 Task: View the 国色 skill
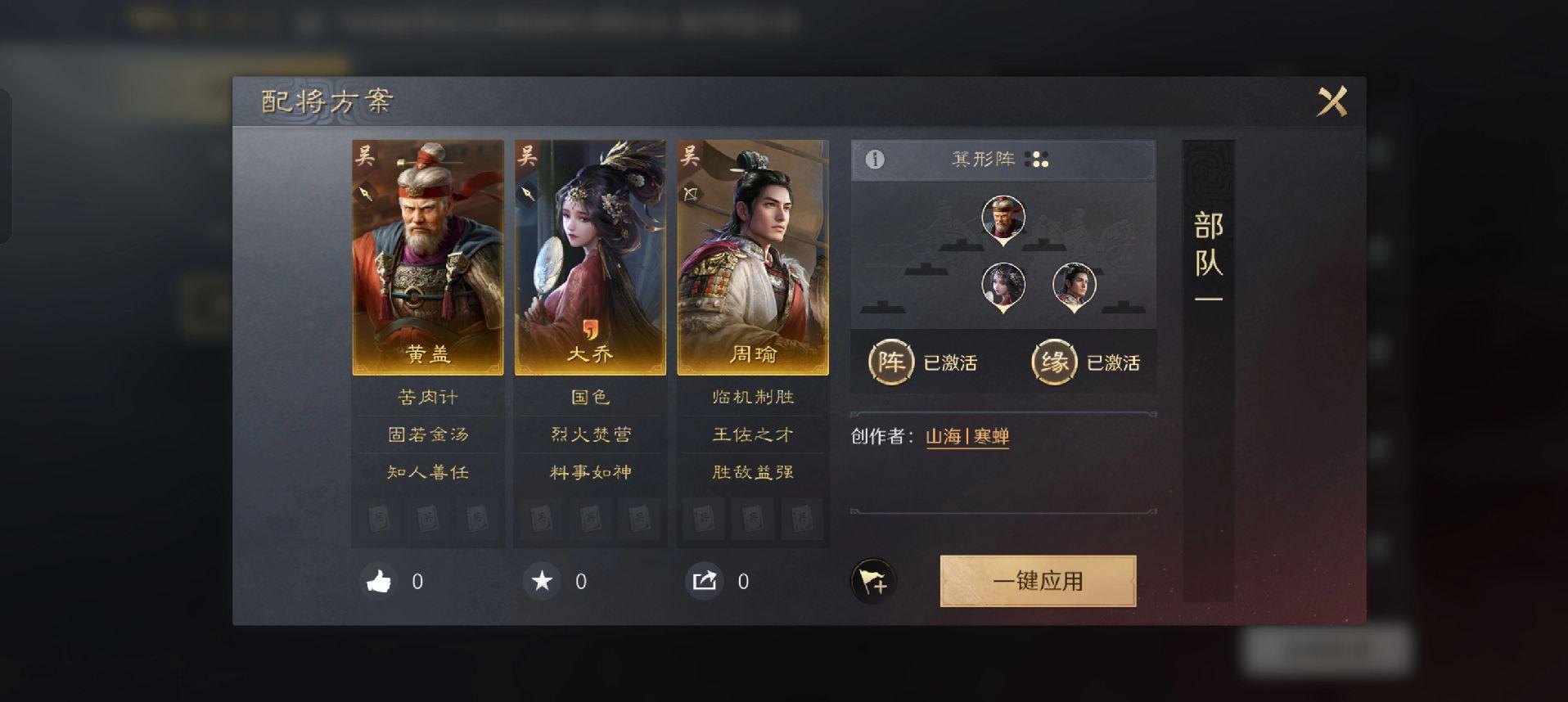(x=589, y=398)
